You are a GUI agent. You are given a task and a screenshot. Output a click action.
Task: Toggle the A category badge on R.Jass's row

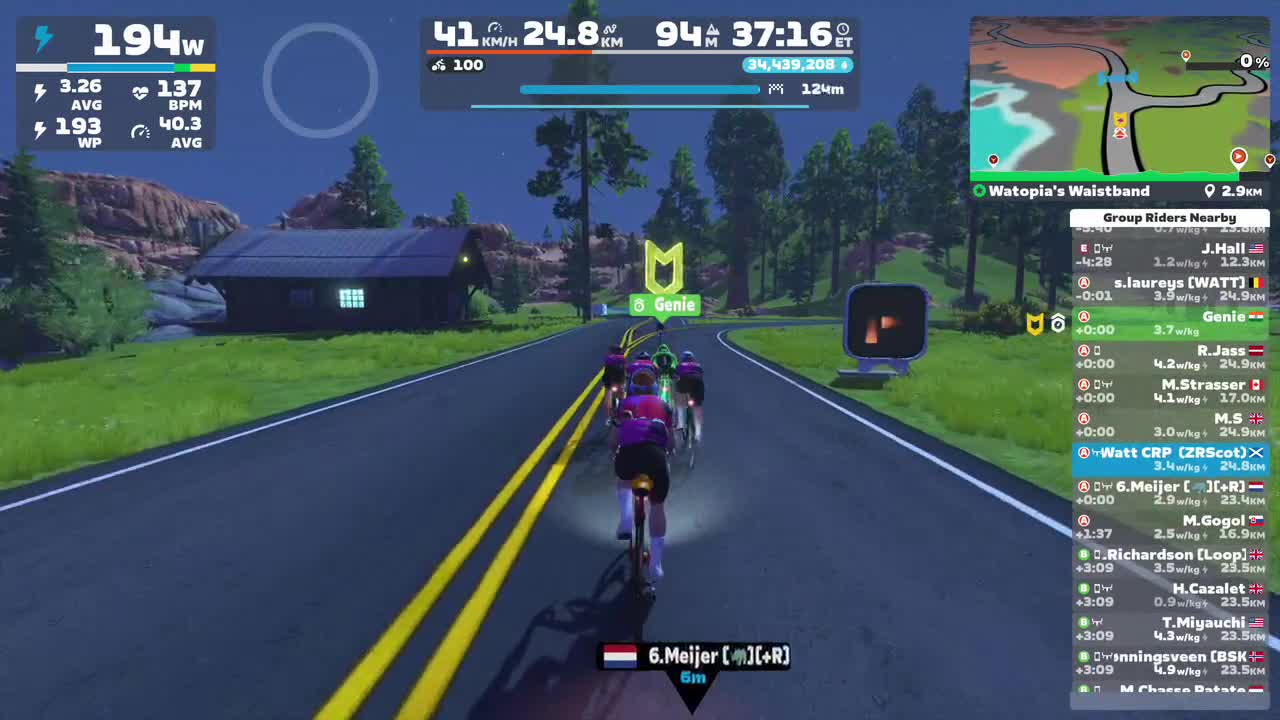pos(1084,351)
